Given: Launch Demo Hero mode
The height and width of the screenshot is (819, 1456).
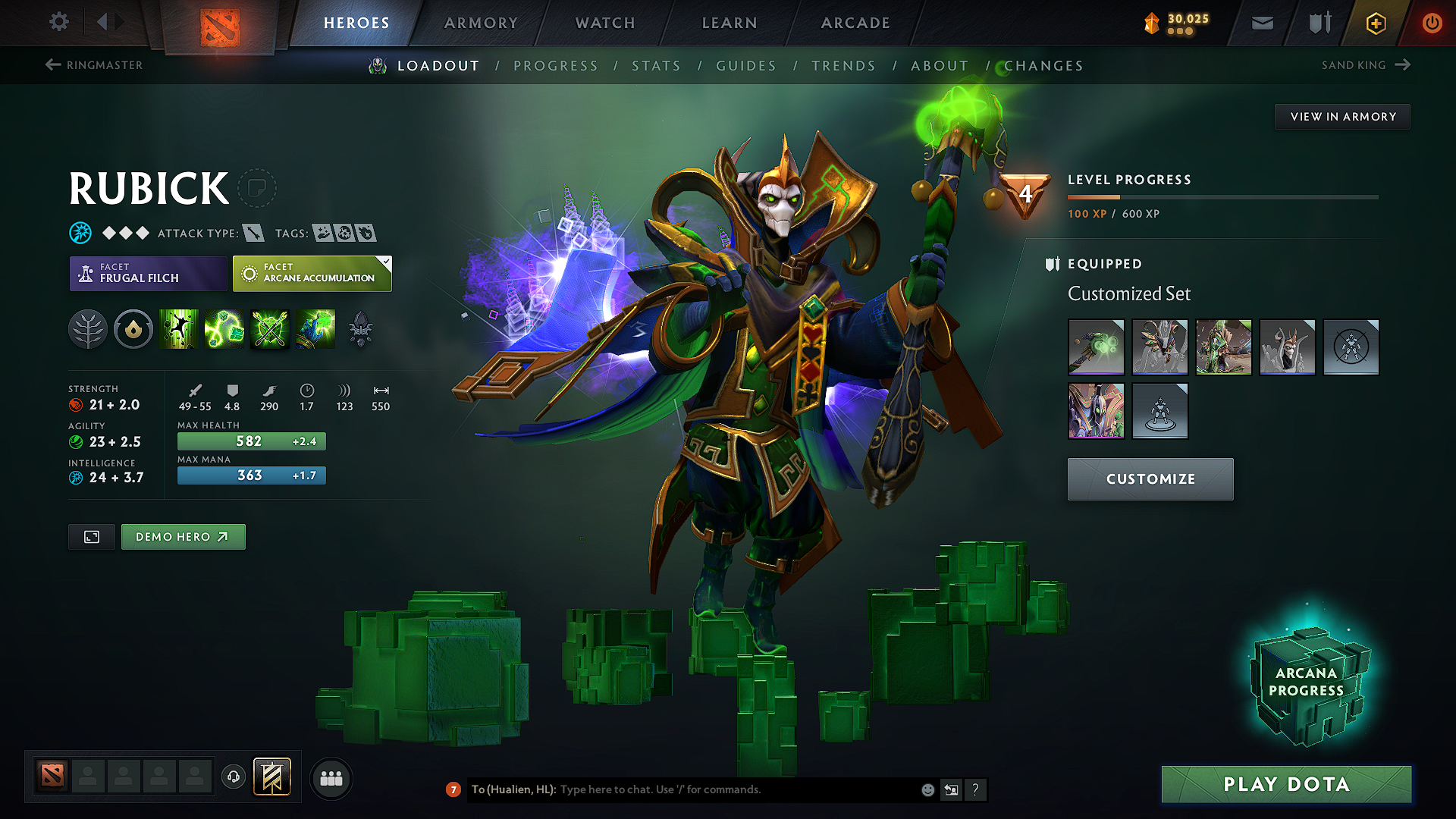Looking at the screenshot, I should pos(183,537).
